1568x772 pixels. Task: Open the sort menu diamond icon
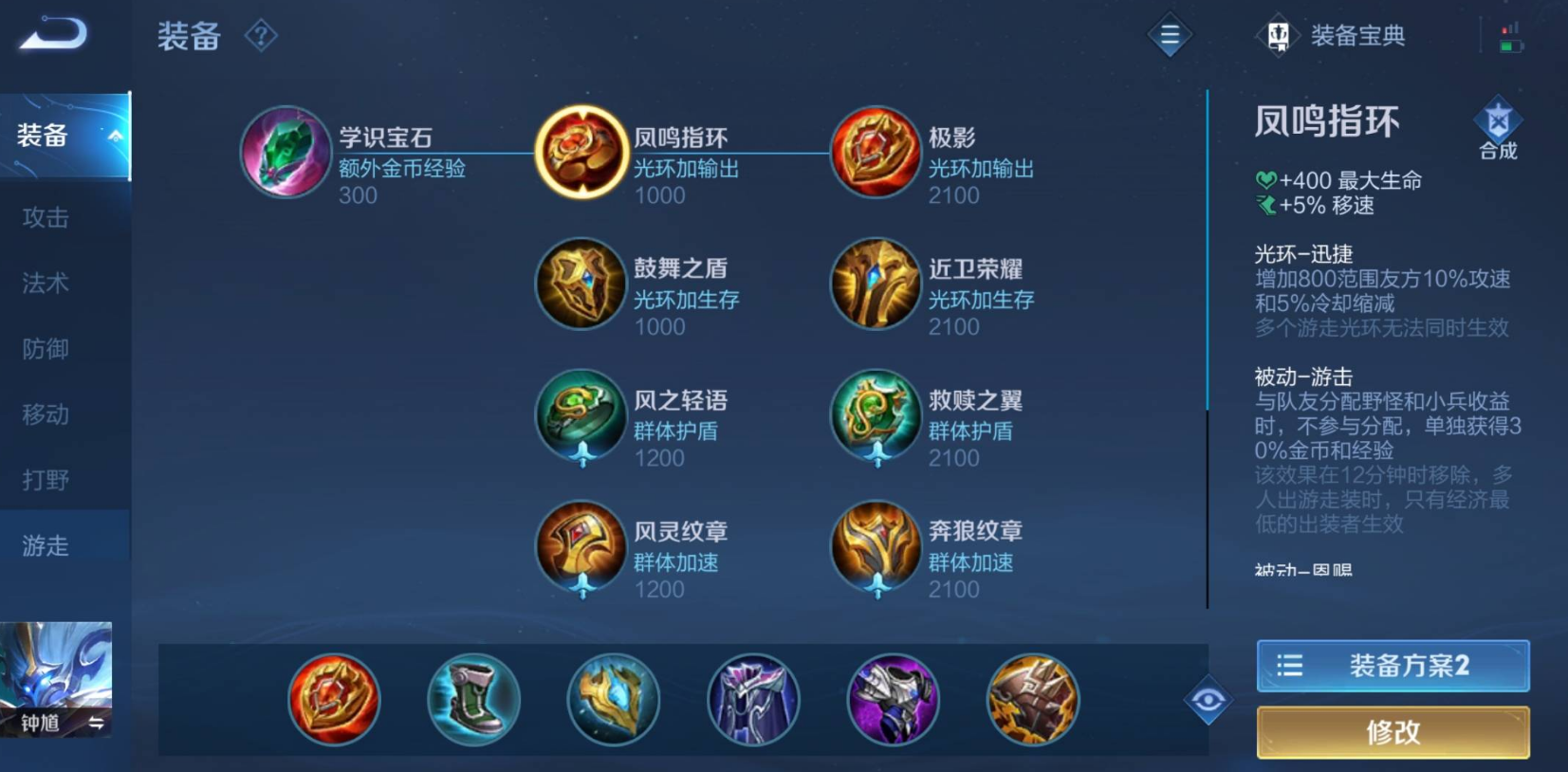click(x=1170, y=35)
